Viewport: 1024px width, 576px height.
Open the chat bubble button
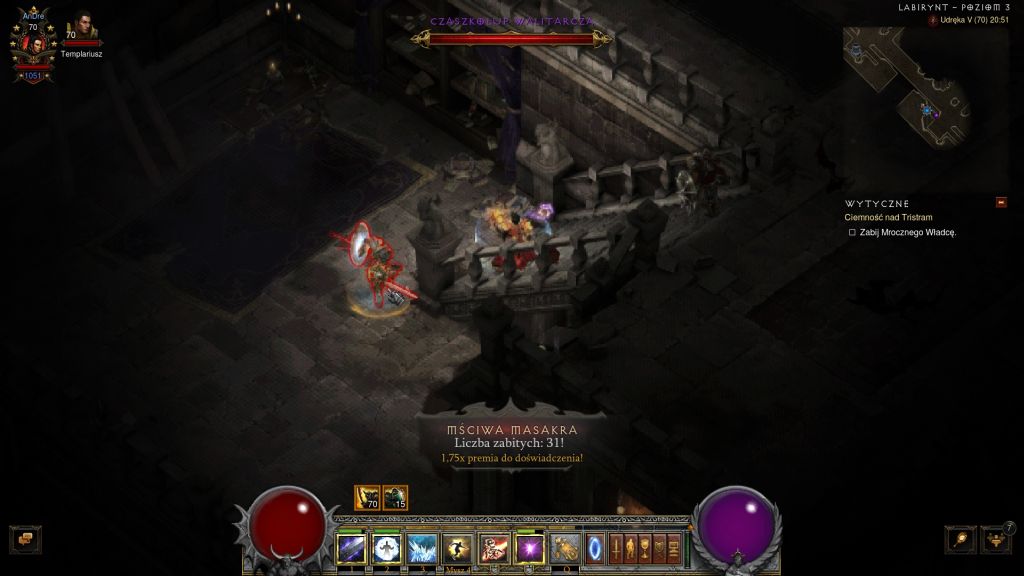point(25,539)
